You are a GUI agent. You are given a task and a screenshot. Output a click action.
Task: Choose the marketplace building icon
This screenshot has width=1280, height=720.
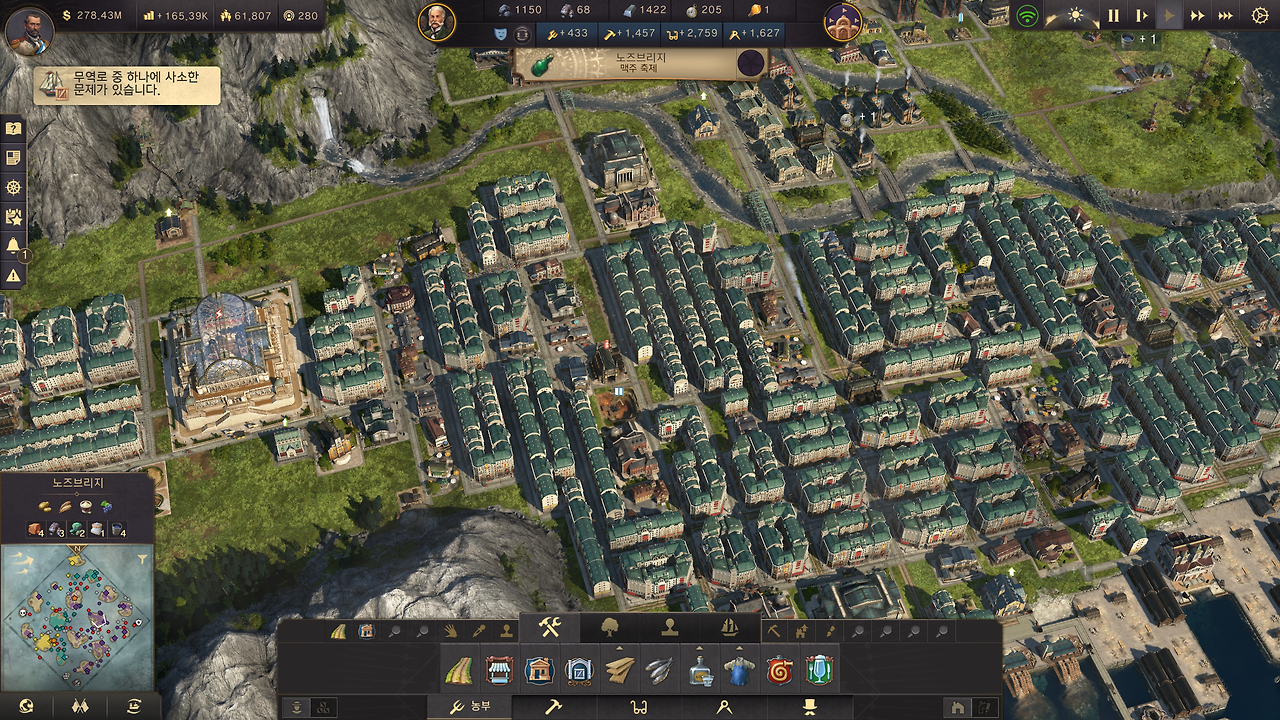coord(499,670)
